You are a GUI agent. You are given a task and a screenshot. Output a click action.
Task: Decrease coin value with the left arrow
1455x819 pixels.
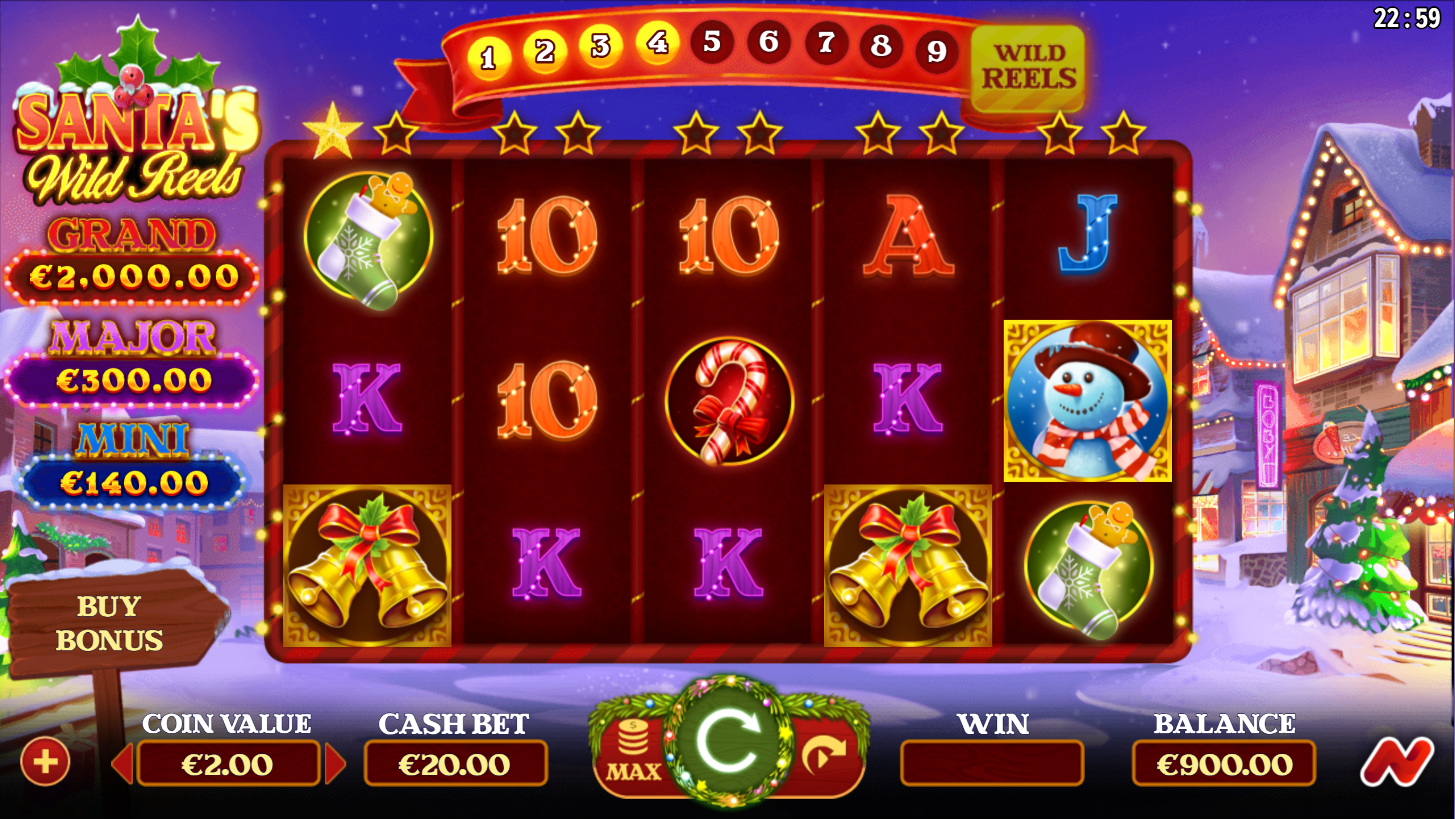click(x=123, y=765)
